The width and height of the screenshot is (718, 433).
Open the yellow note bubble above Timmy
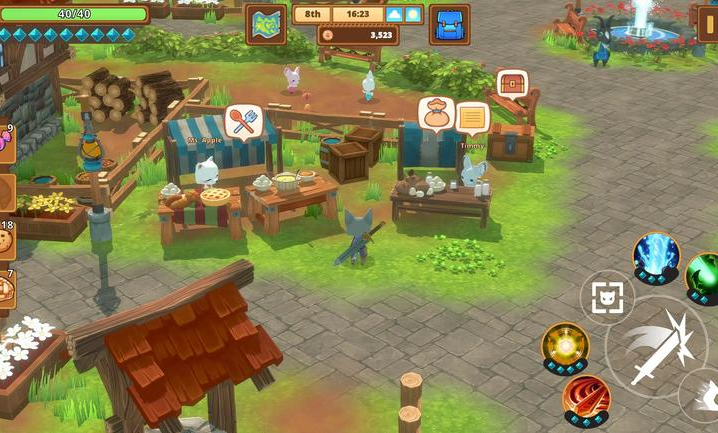click(472, 118)
